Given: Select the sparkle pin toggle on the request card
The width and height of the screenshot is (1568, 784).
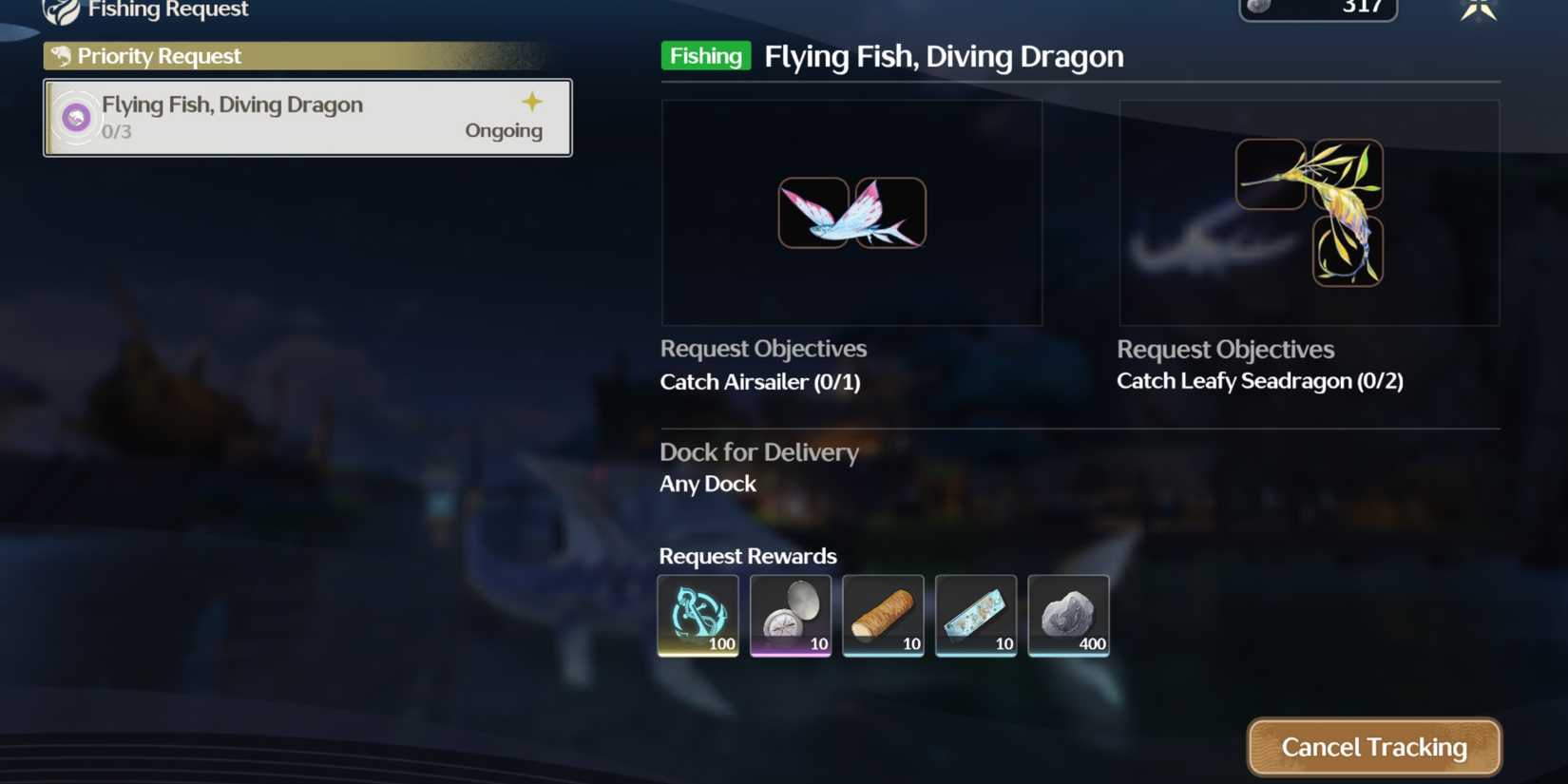Looking at the screenshot, I should [532, 102].
